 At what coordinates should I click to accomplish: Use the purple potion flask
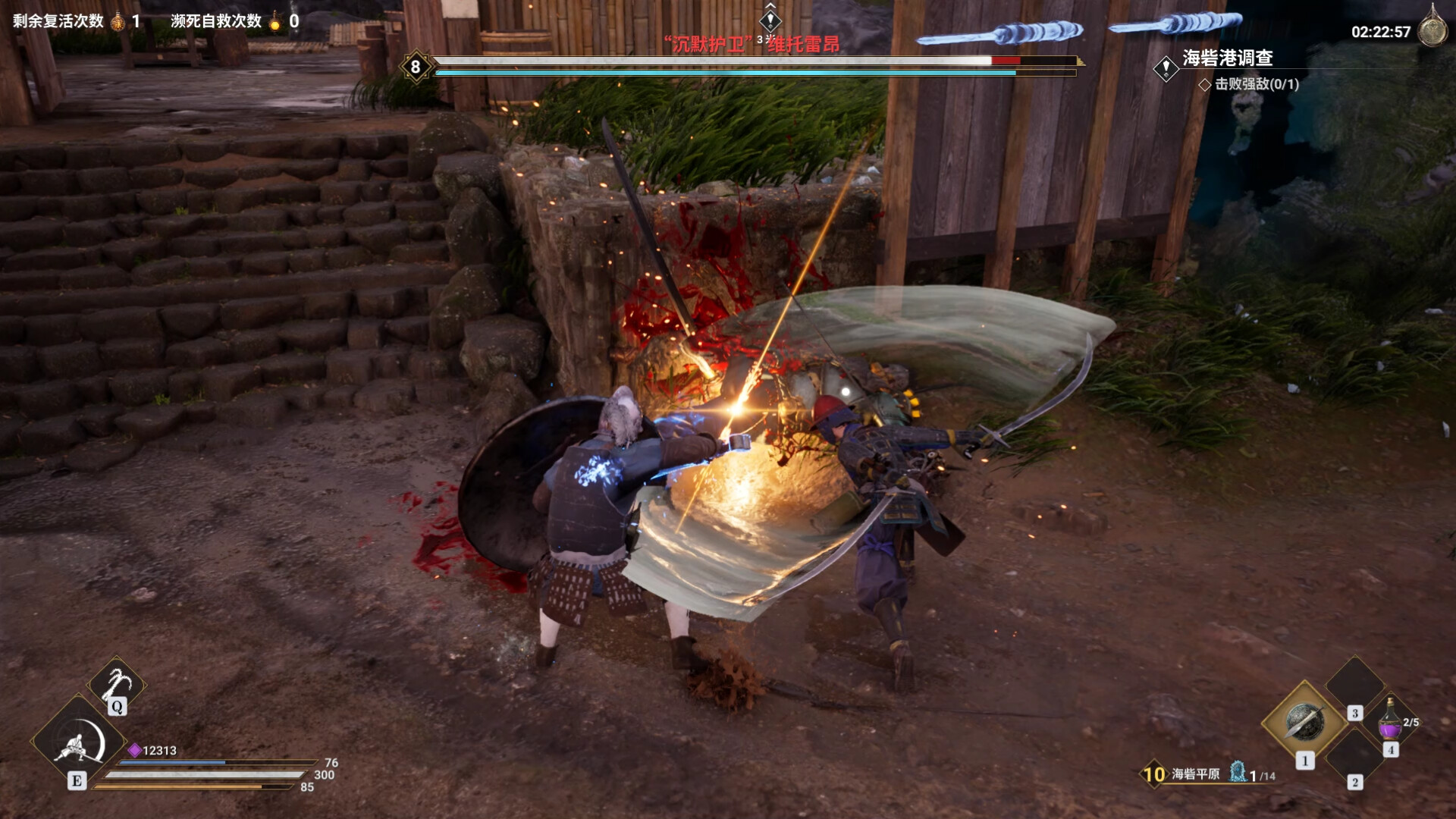[1389, 719]
